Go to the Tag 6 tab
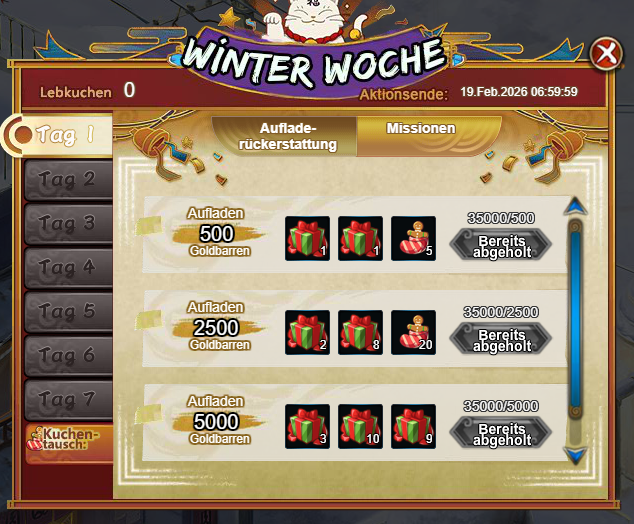 pyautogui.click(x=68, y=356)
